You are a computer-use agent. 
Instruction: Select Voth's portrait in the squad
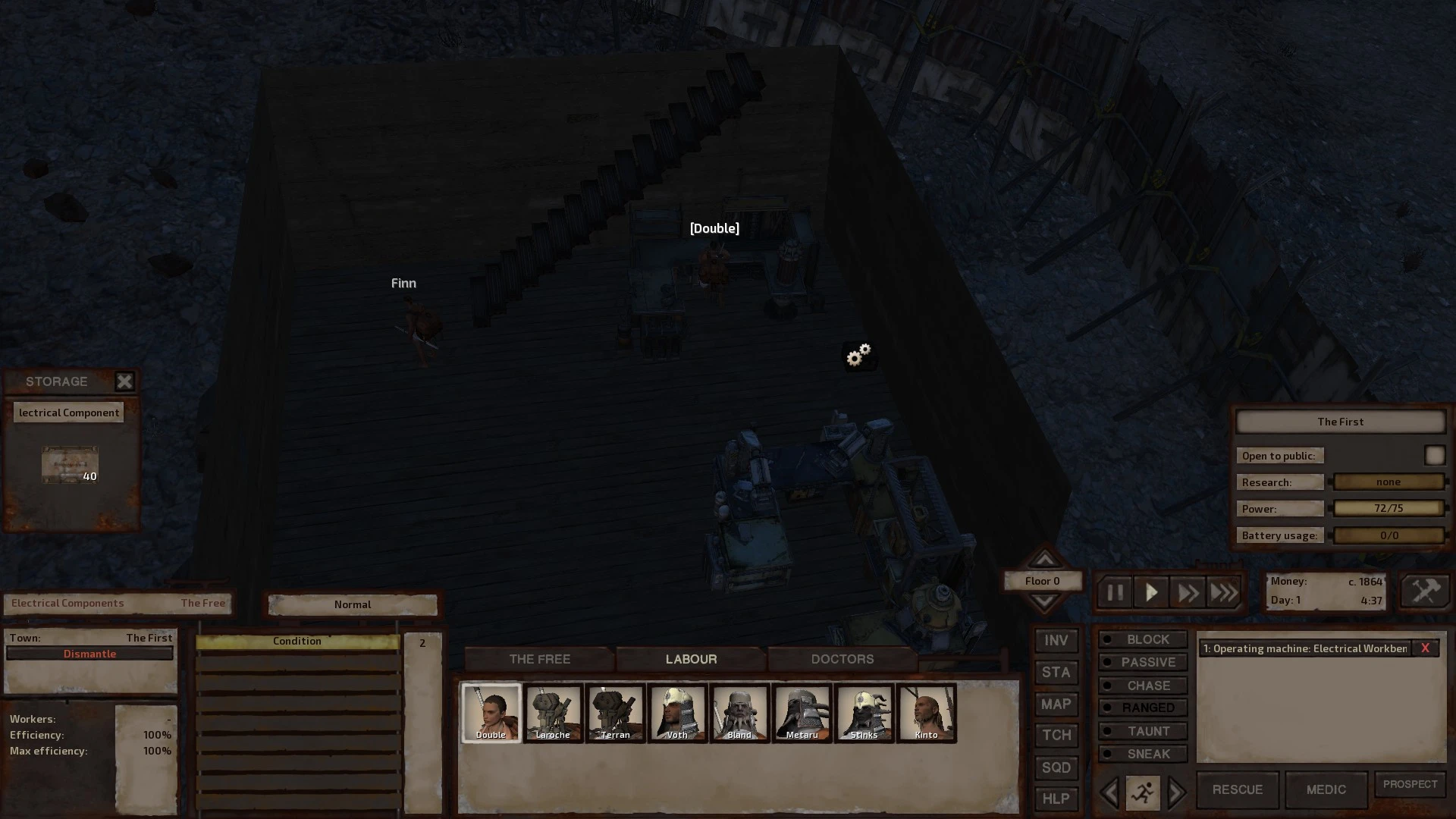click(x=677, y=712)
